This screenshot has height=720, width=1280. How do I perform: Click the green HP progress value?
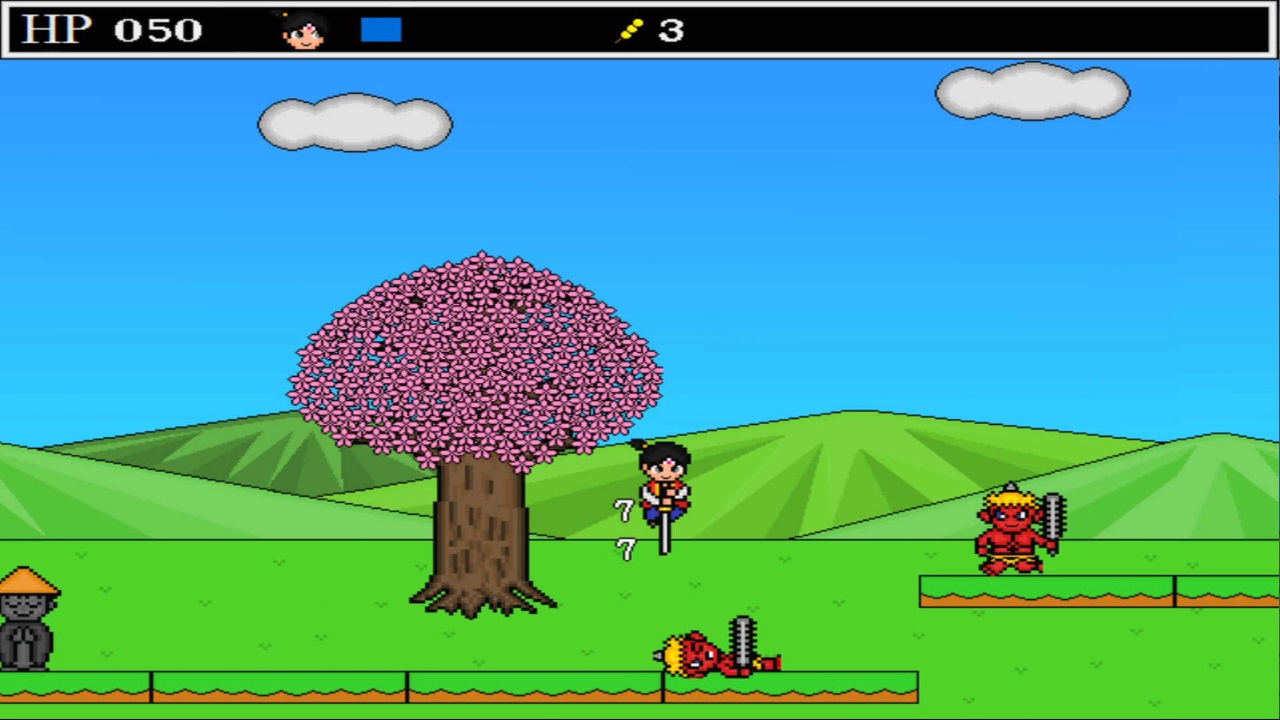click(x=158, y=28)
